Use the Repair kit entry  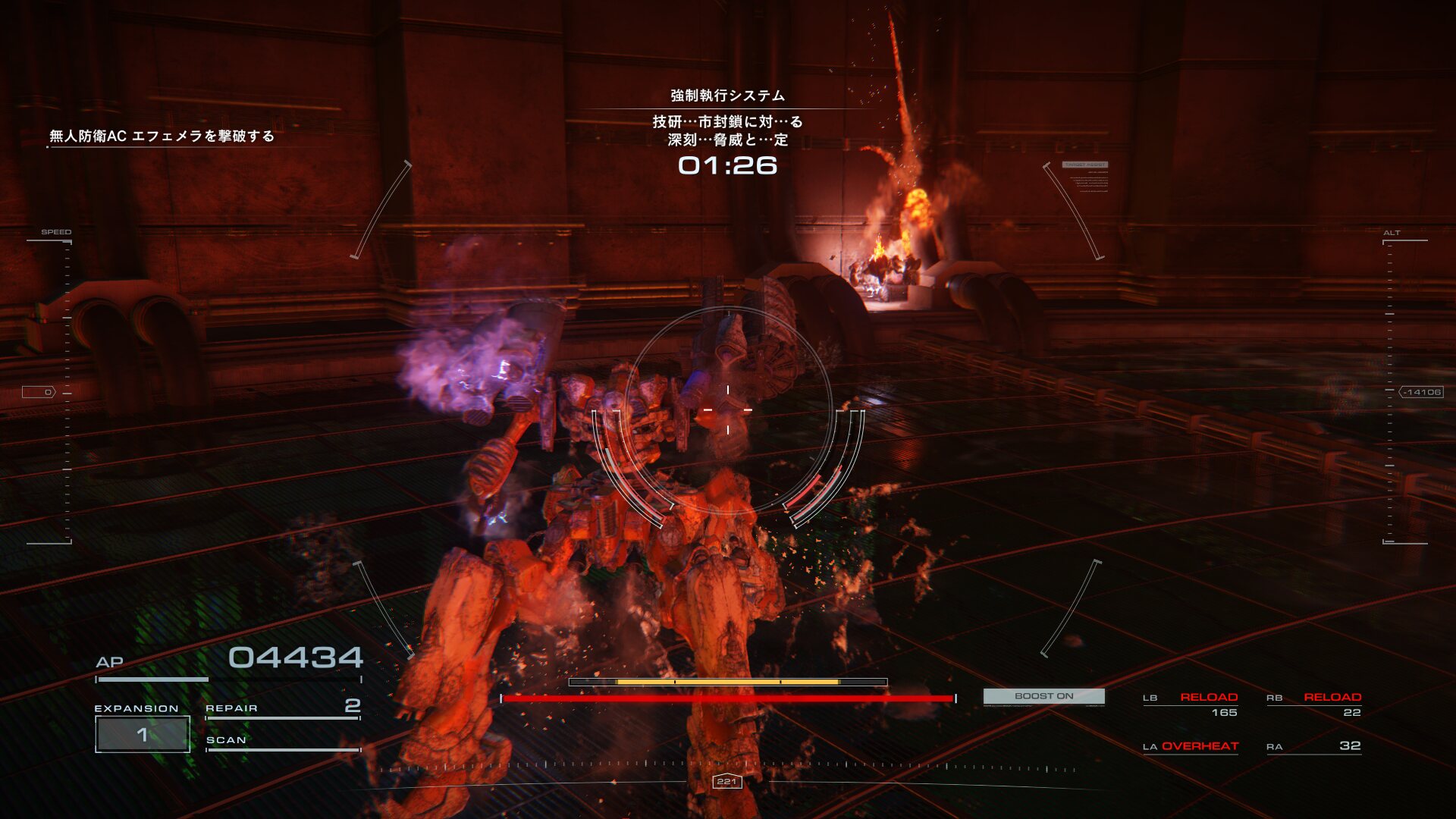point(282,708)
